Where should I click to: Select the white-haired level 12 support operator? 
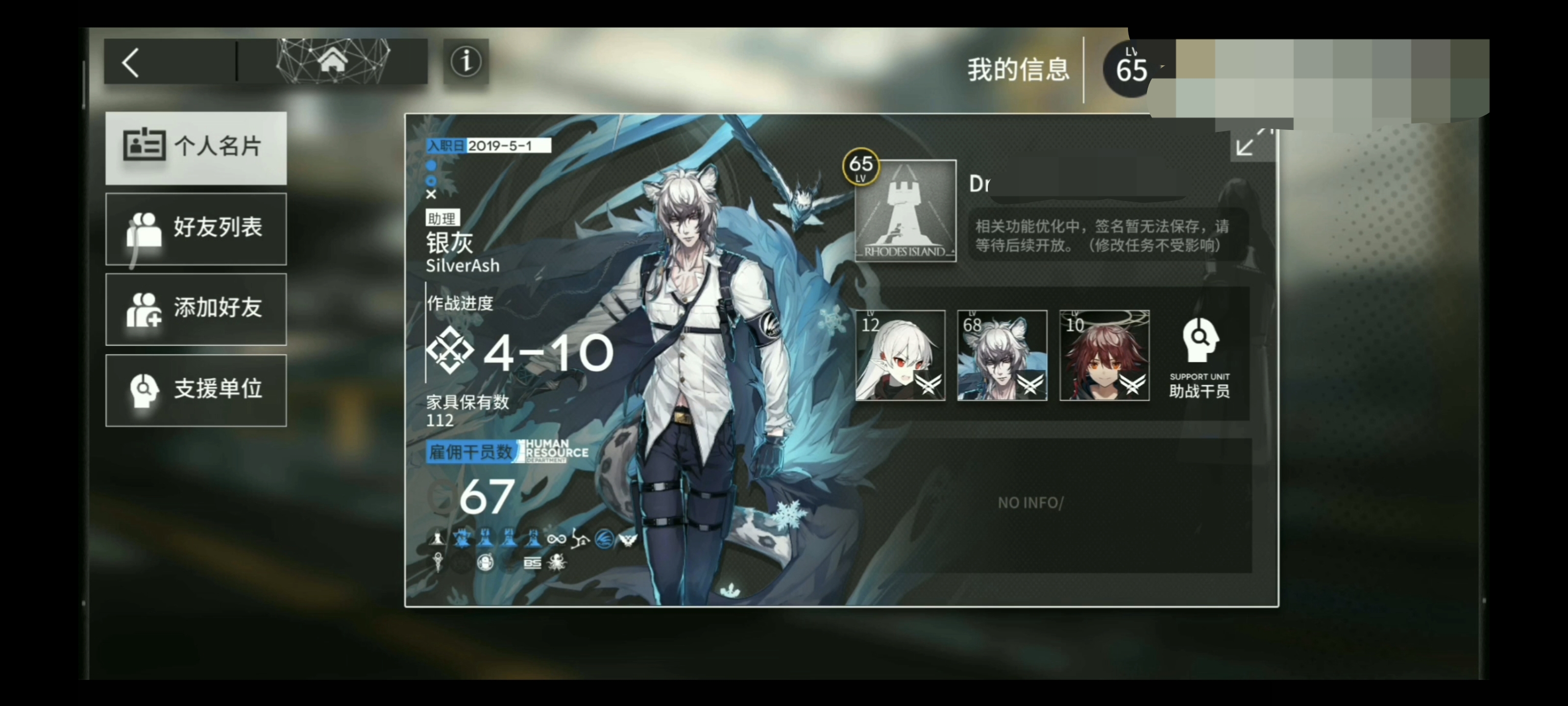click(x=900, y=356)
